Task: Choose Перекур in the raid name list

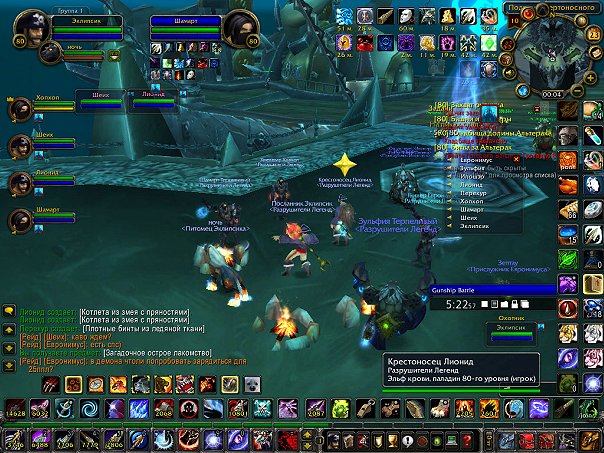Action: click(x=467, y=194)
